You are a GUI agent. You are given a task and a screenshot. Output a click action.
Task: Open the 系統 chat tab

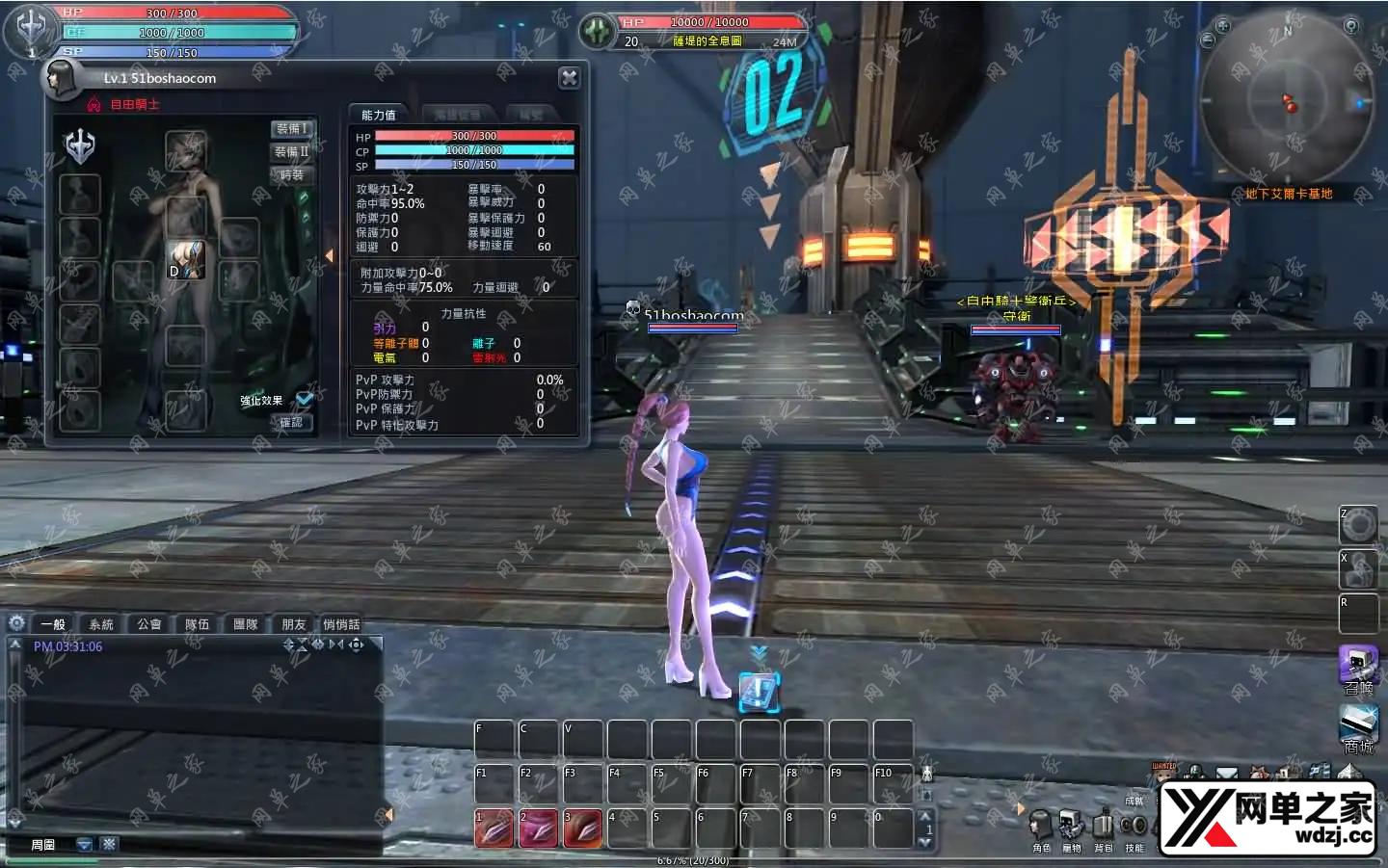coord(101,624)
